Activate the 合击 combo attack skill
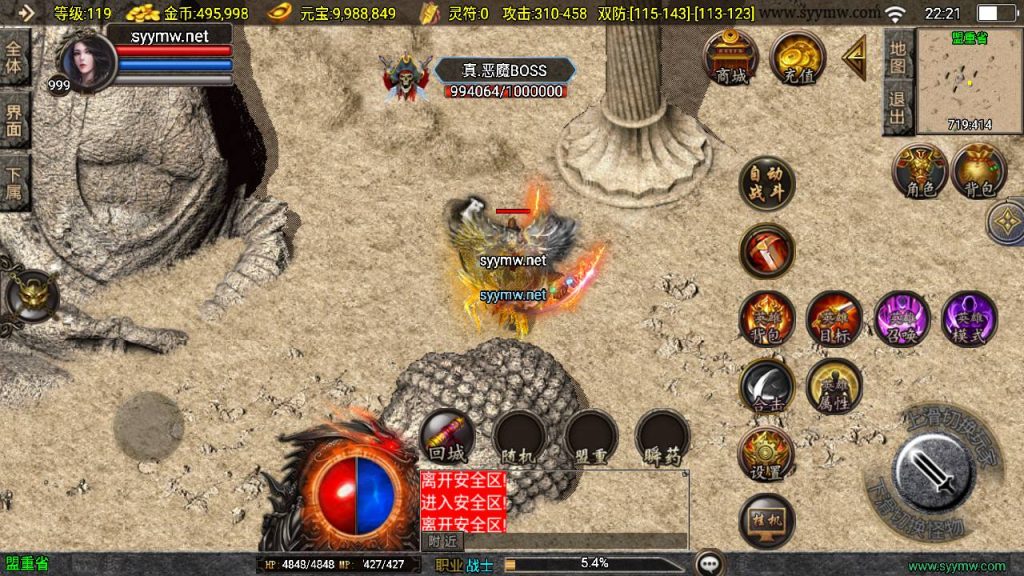This screenshot has height=576, width=1024. coord(767,386)
